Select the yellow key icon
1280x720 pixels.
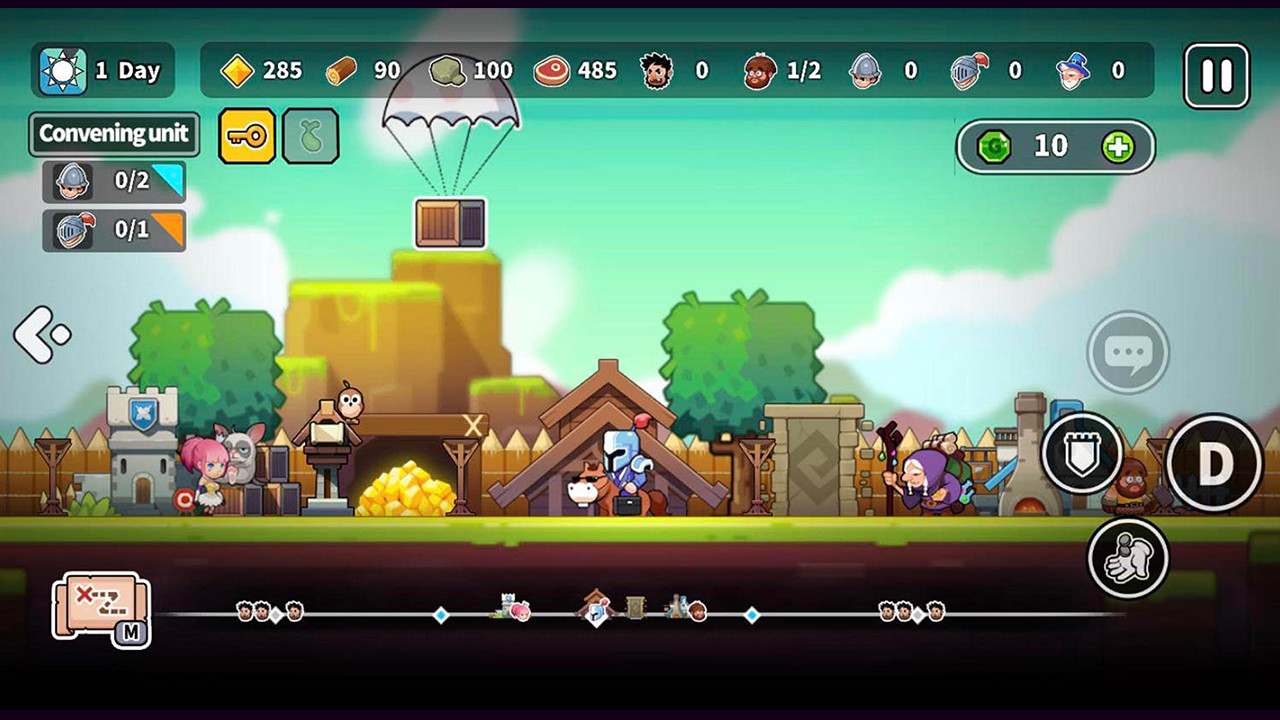tap(246, 136)
